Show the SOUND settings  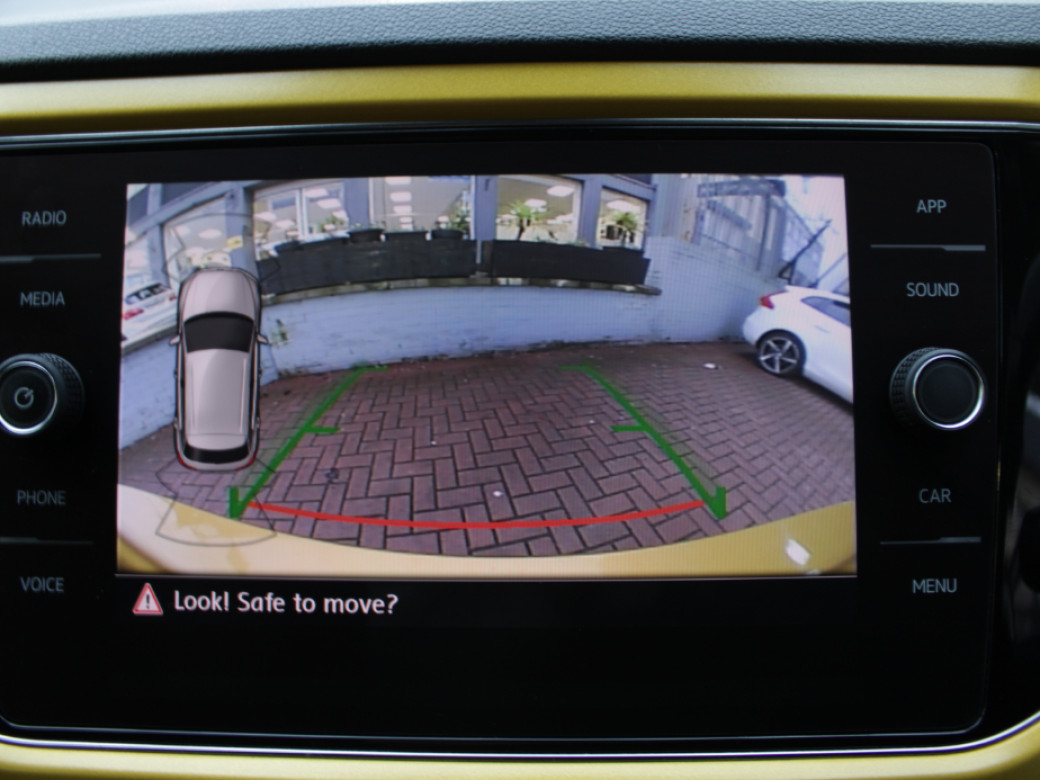pyautogui.click(x=932, y=290)
